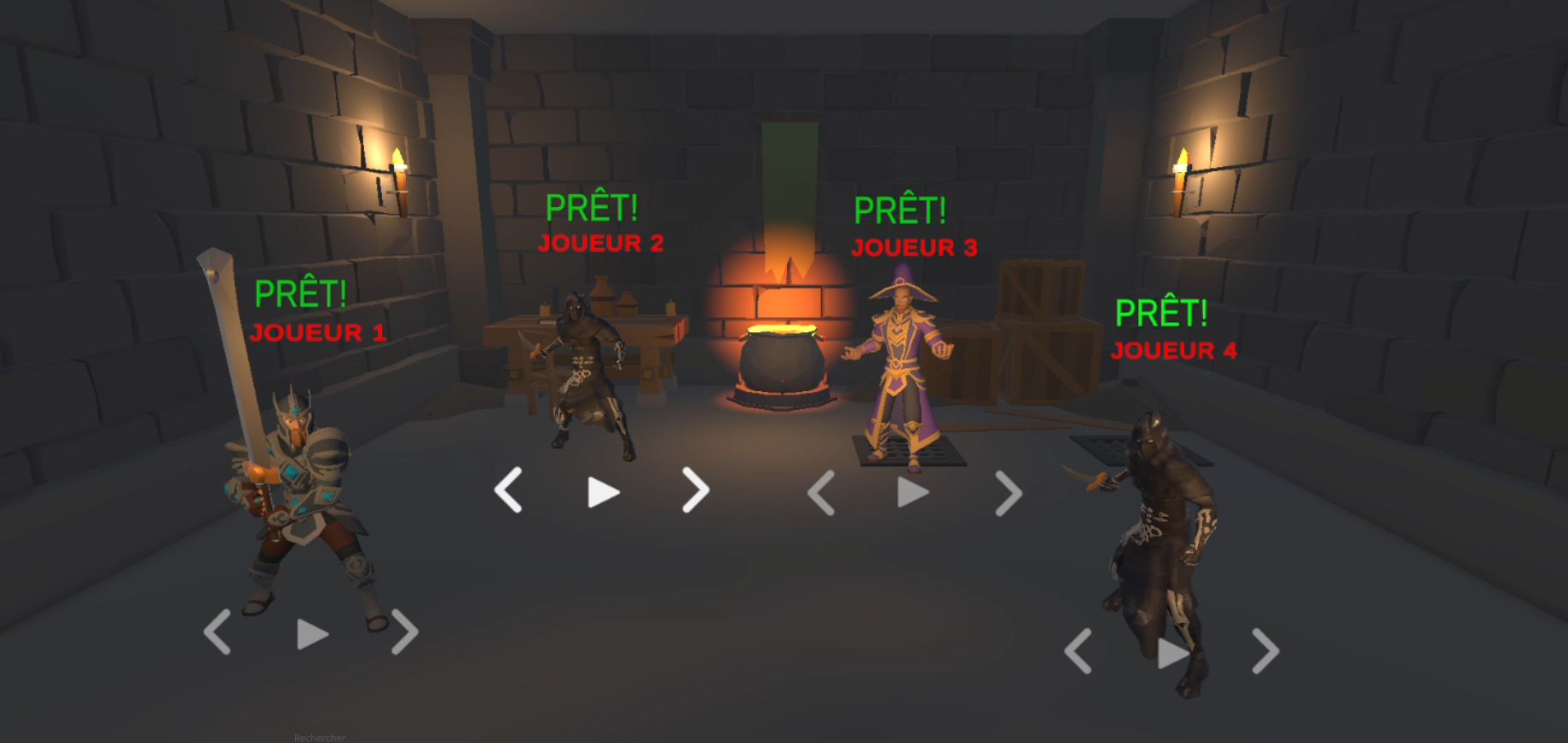The height and width of the screenshot is (743, 1568).
Task: Click the Rechercher search field at bottom
Action: [x=320, y=736]
